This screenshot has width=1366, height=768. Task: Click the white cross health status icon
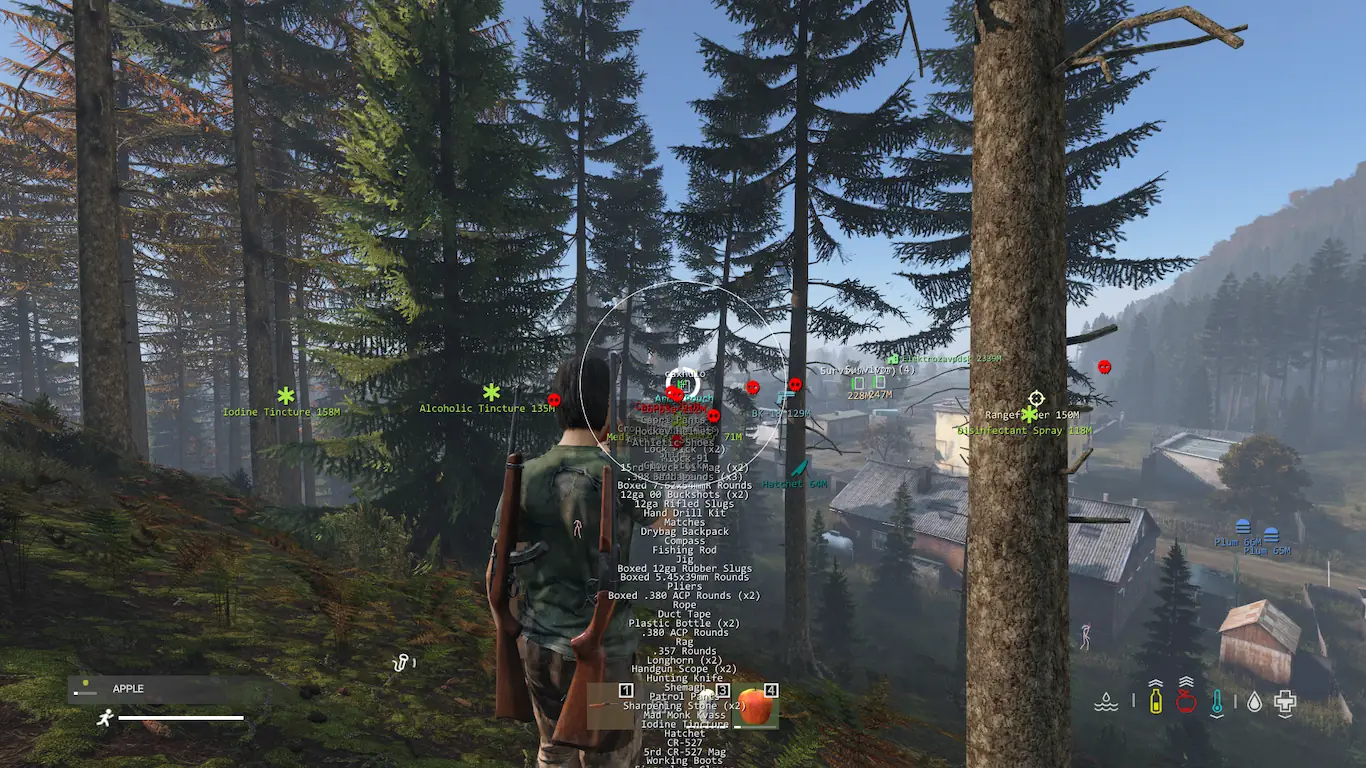tap(1285, 702)
